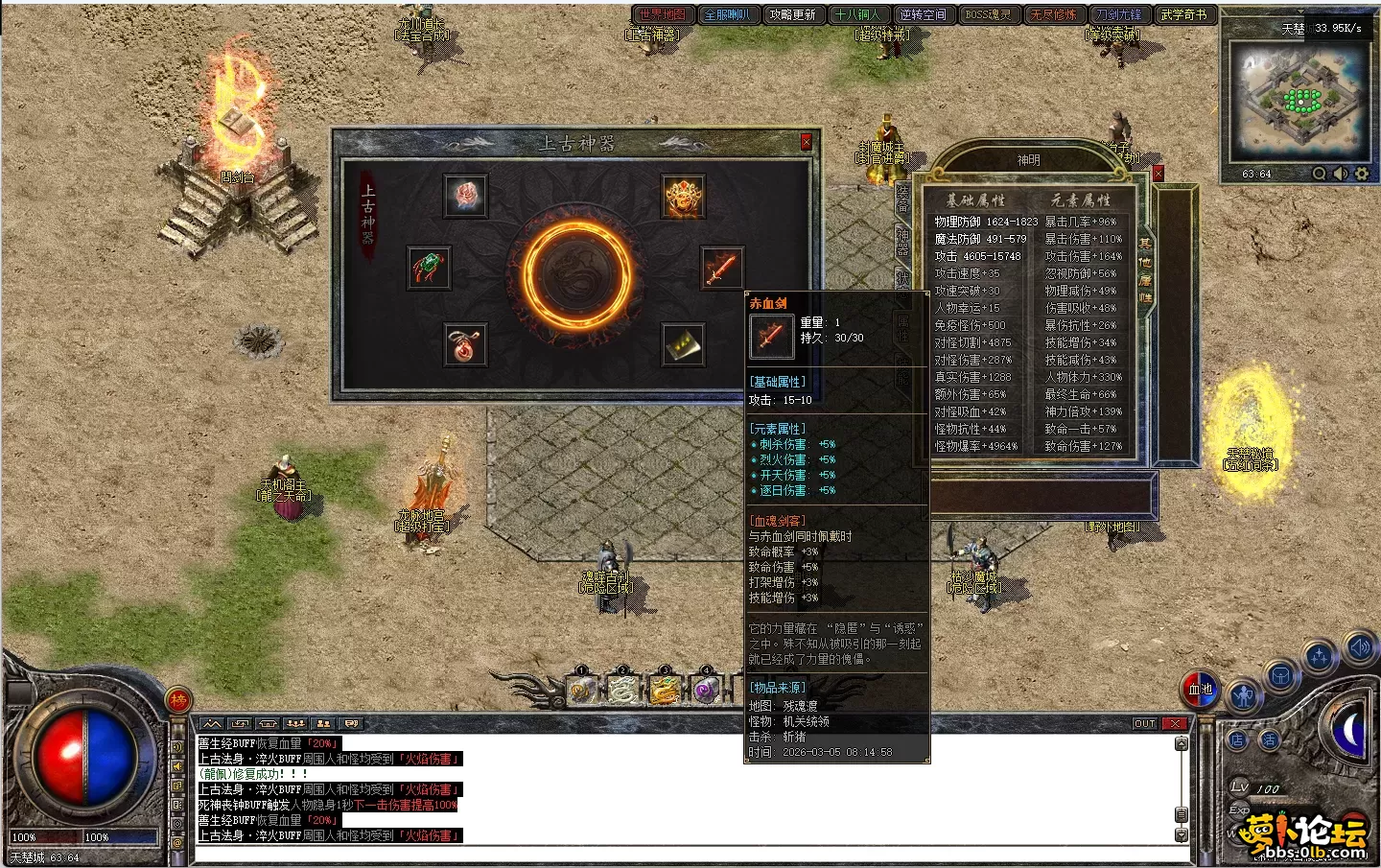Open the 榜 ranking button
This screenshot has height=868, width=1381.
click(x=178, y=700)
